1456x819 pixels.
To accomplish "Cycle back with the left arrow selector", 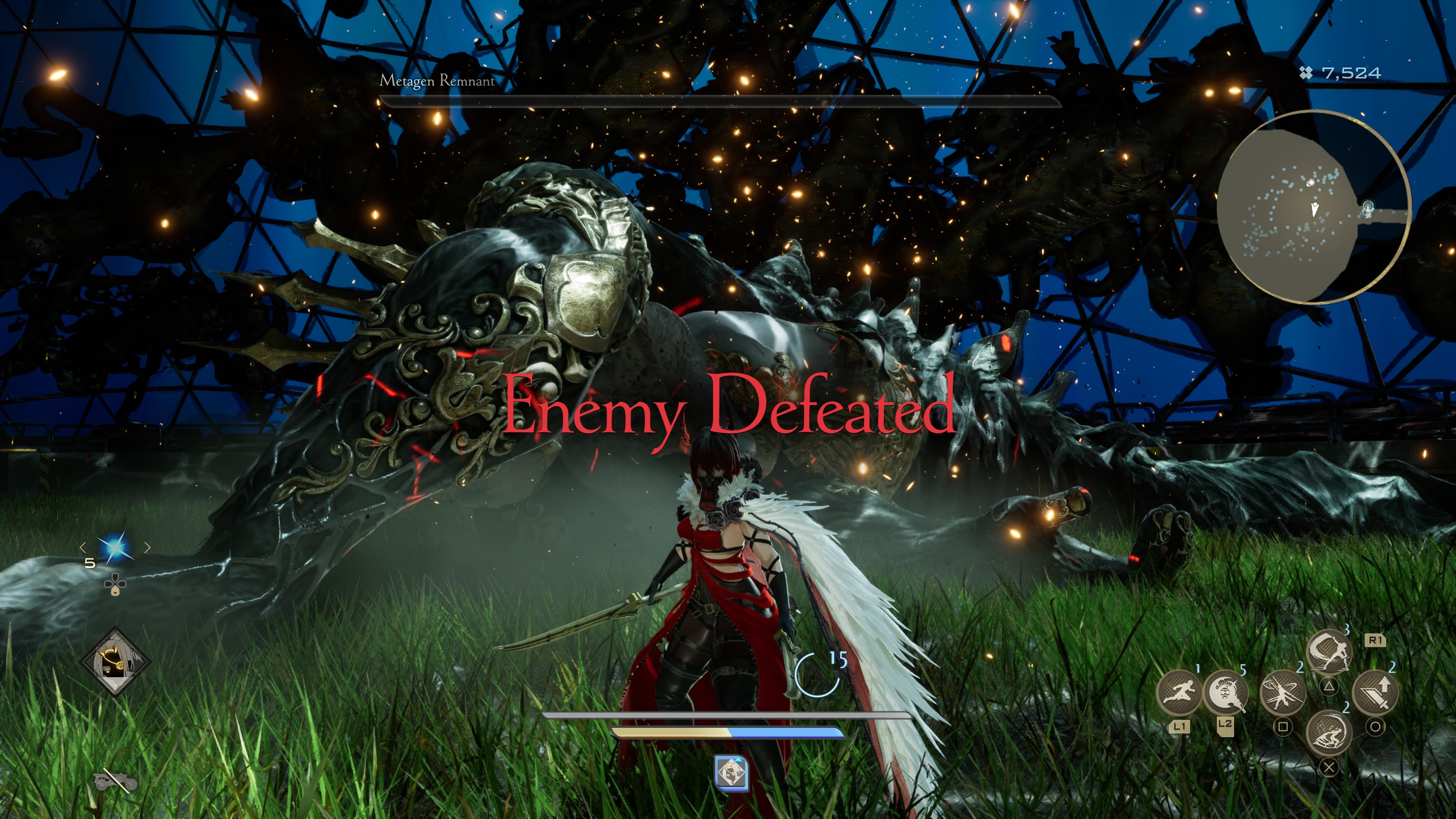I will (83, 547).
